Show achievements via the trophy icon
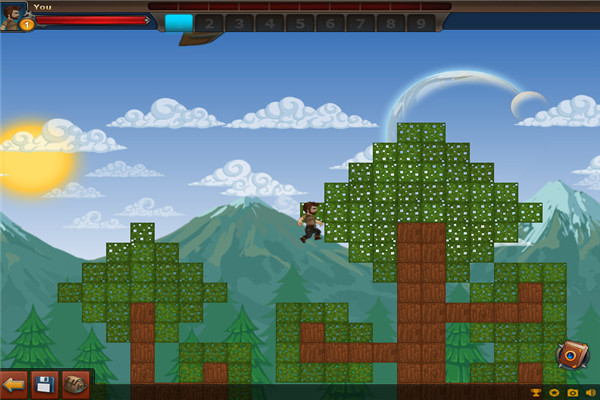 (x=537, y=392)
